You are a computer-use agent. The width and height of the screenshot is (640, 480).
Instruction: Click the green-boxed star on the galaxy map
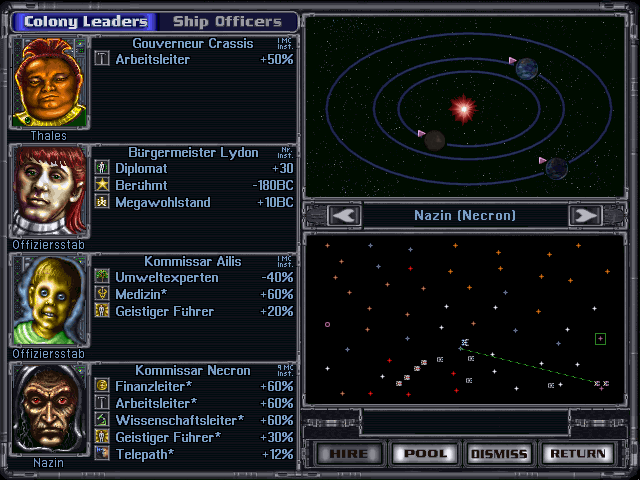[x=600, y=339]
